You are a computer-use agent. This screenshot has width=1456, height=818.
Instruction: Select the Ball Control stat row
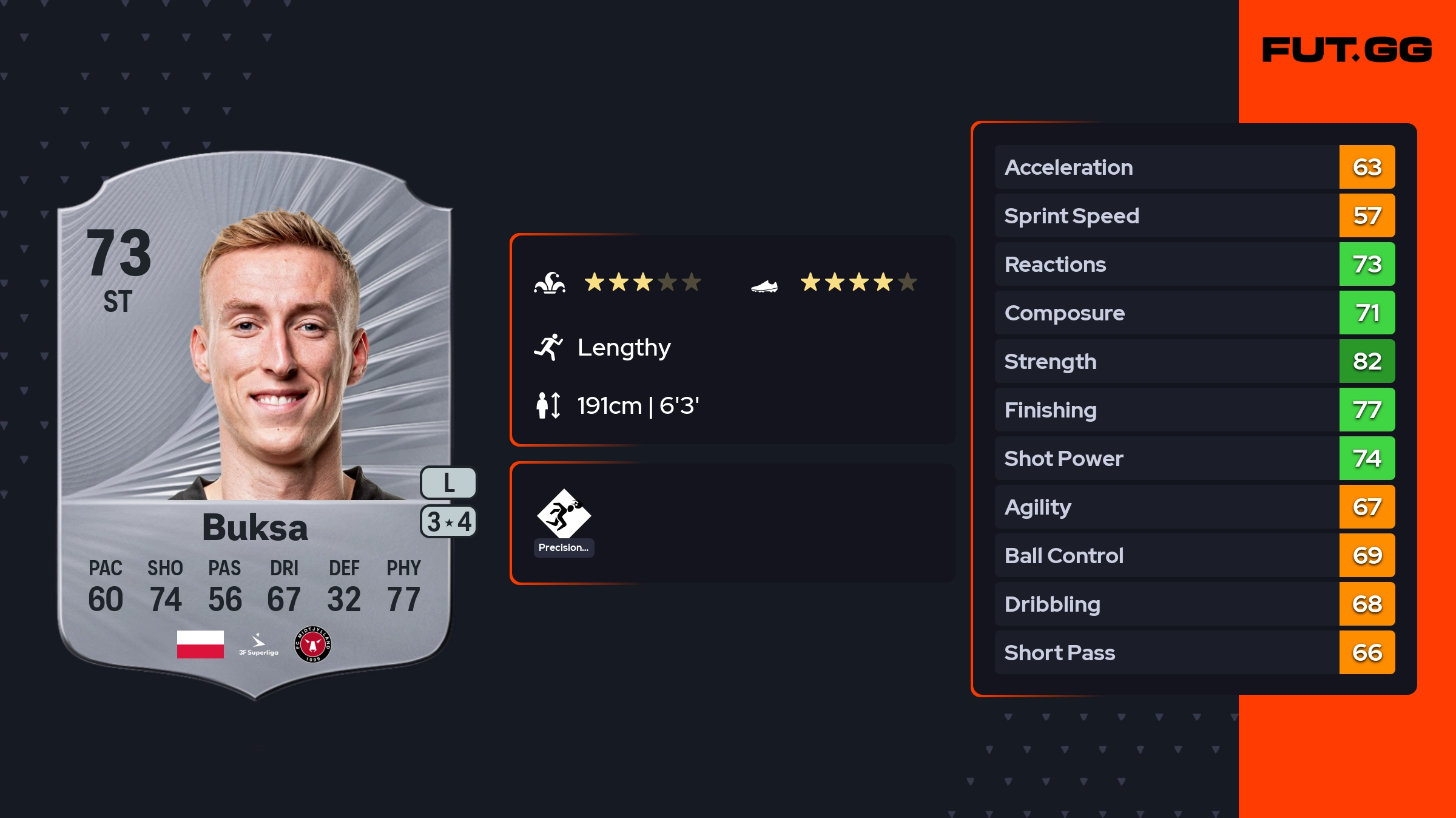1194,555
